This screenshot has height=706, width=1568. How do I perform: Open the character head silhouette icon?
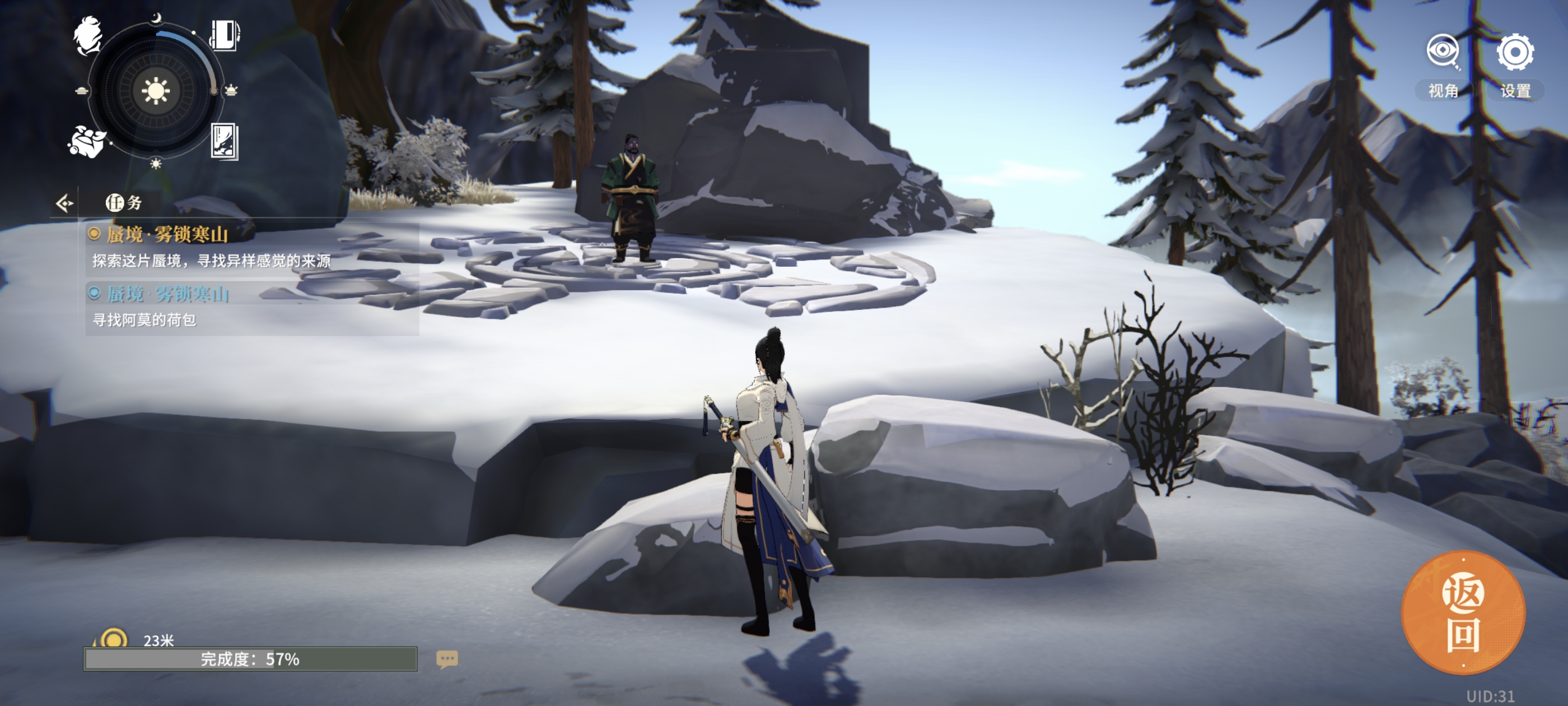click(88, 35)
